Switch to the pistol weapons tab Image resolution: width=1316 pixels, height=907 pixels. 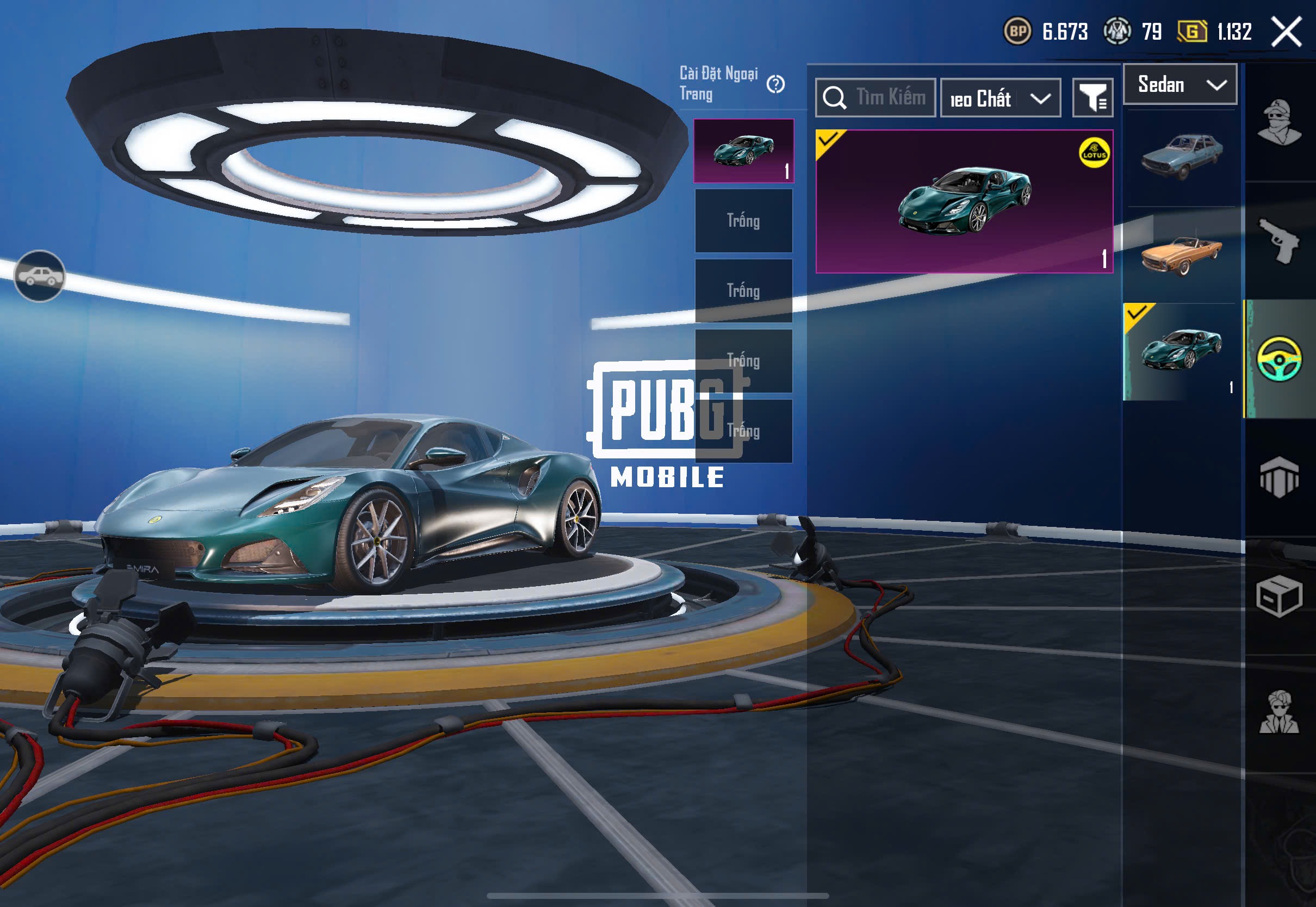[1279, 240]
